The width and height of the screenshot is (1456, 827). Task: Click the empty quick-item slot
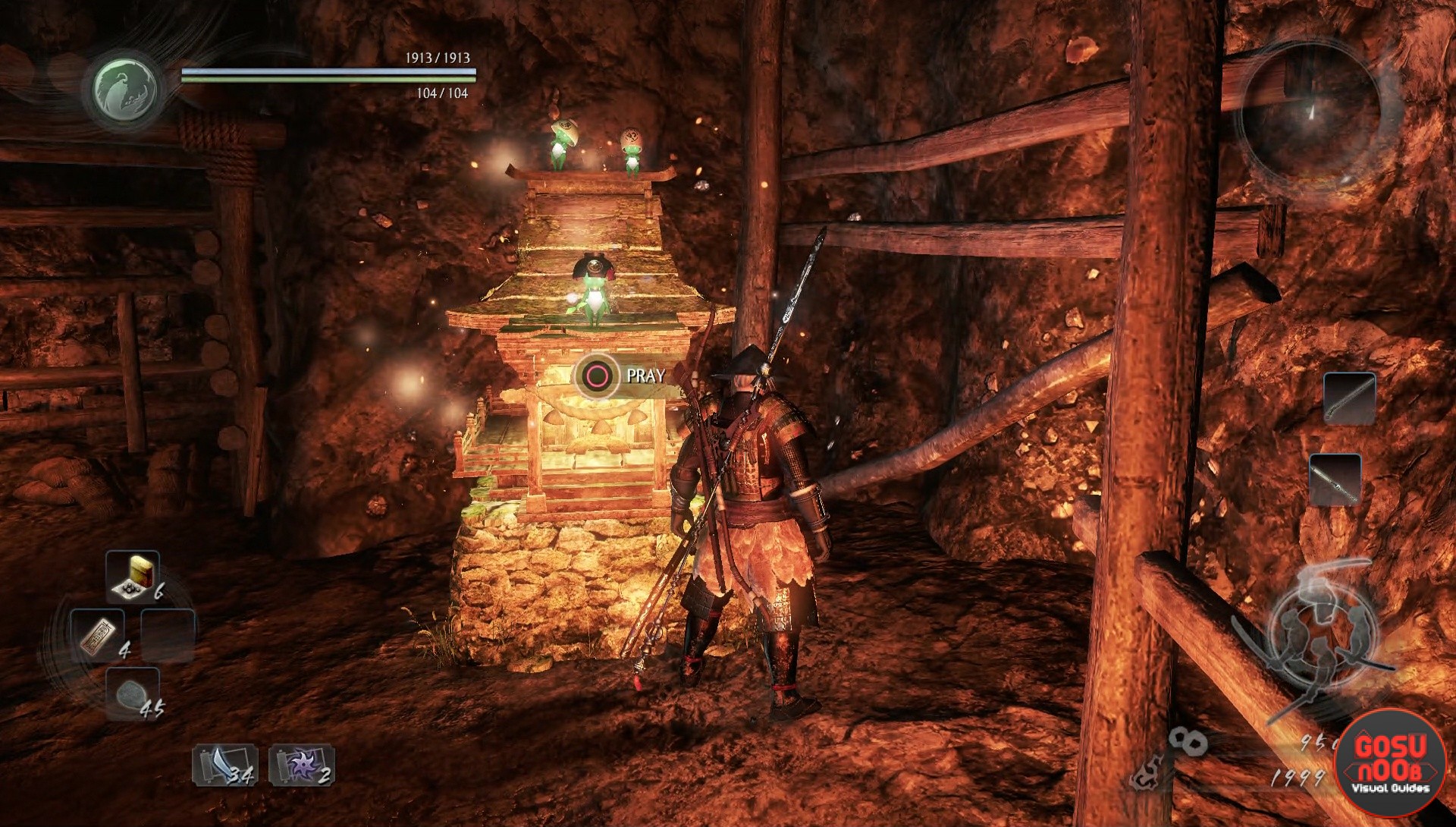168,635
